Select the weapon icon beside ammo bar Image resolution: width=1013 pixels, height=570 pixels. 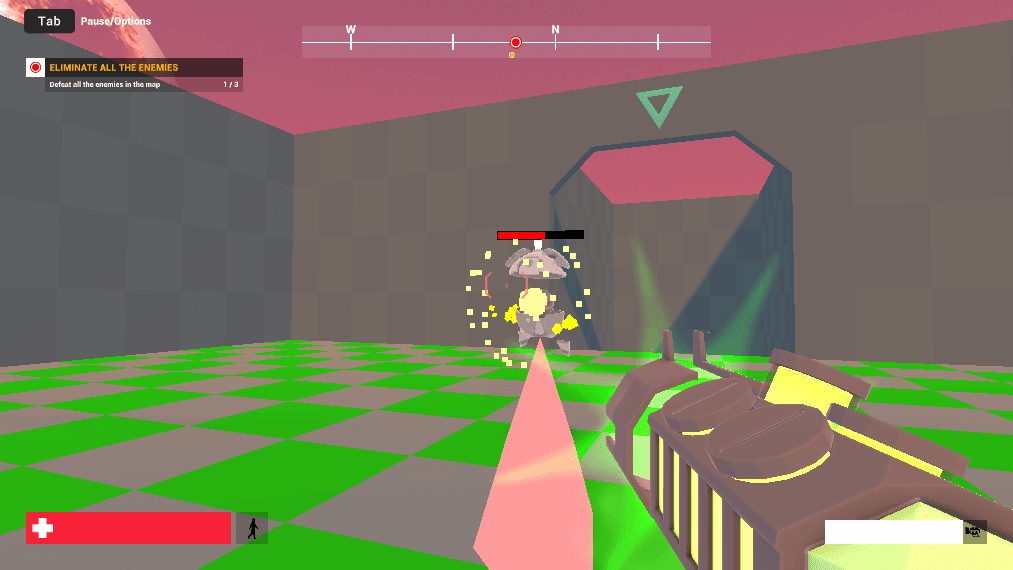tap(974, 531)
